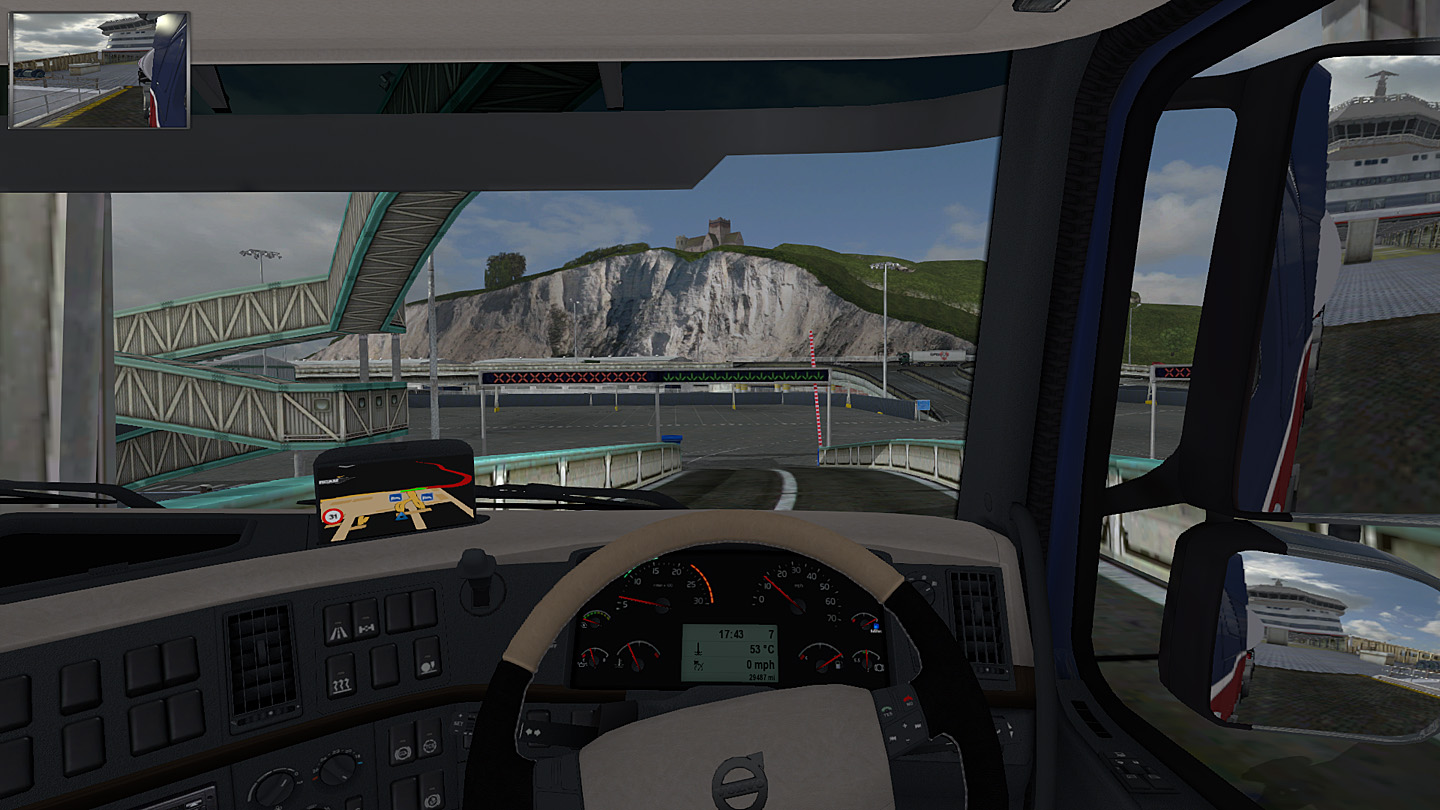The height and width of the screenshot is (810, 1440).
Task: Click the rear-view mirror camera thumbnail
Action: coord(98,70)
